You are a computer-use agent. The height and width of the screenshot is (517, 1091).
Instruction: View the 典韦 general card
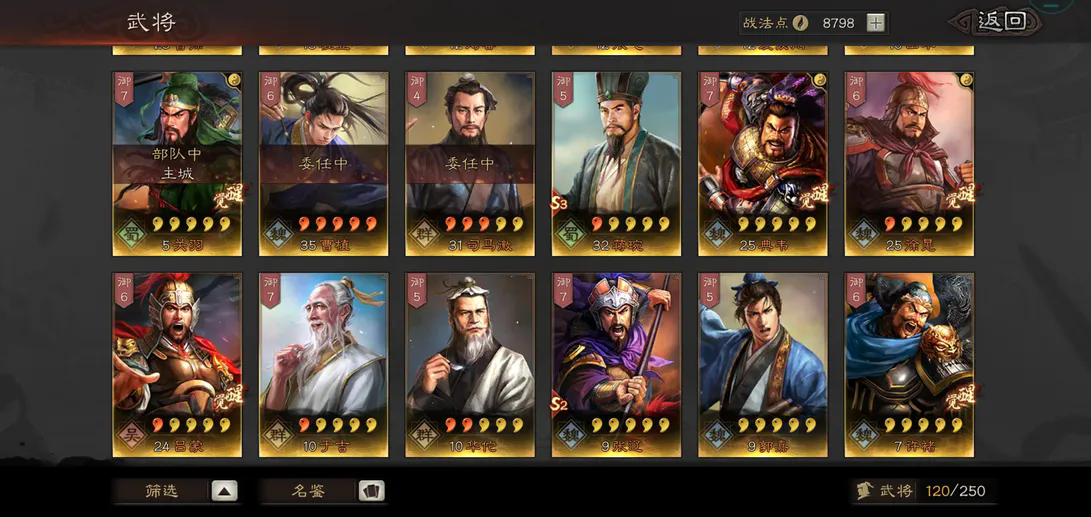tap(762, 163)
